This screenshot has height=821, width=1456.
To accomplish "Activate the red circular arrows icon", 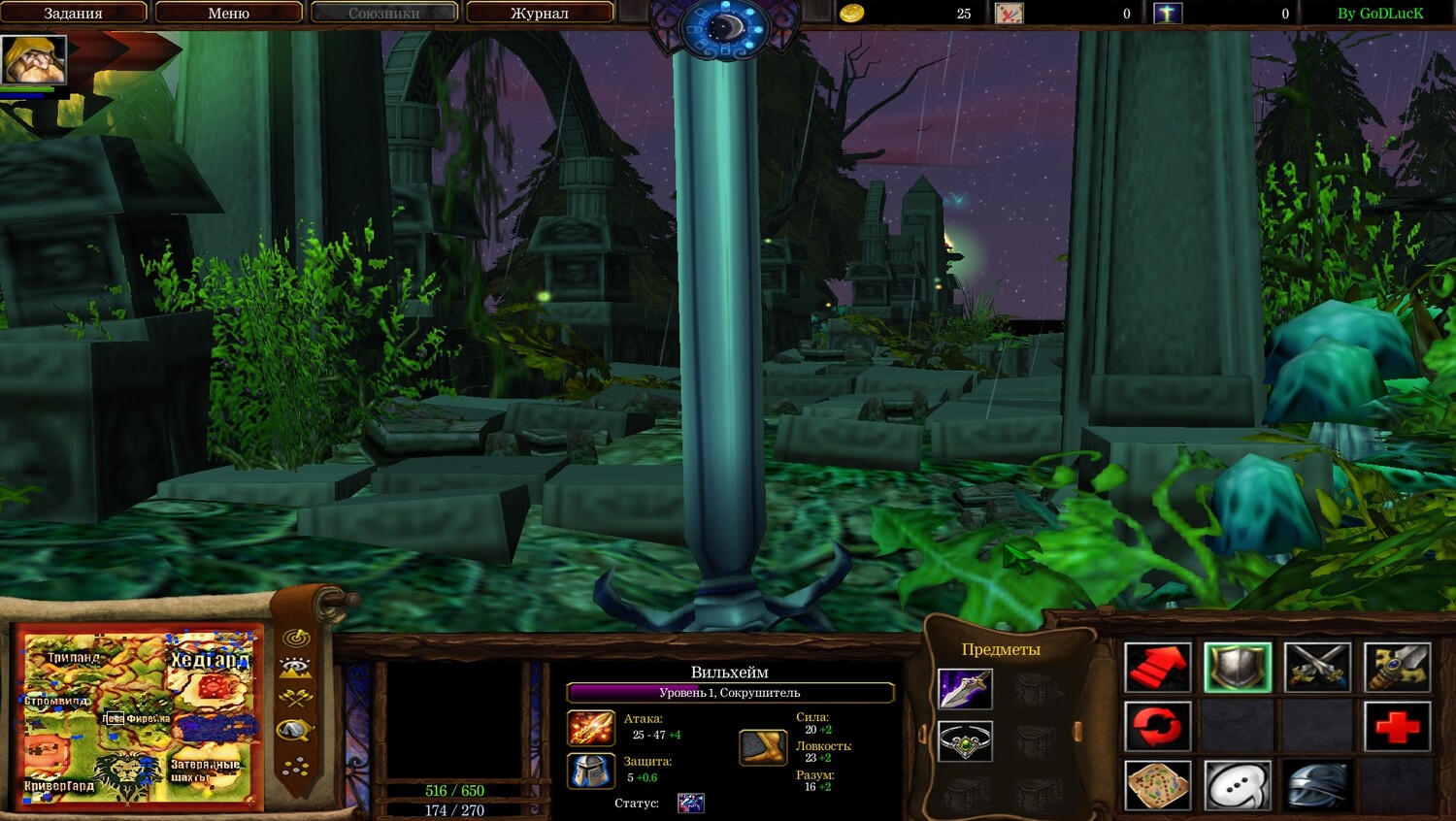I will [x=1157, y=726].
